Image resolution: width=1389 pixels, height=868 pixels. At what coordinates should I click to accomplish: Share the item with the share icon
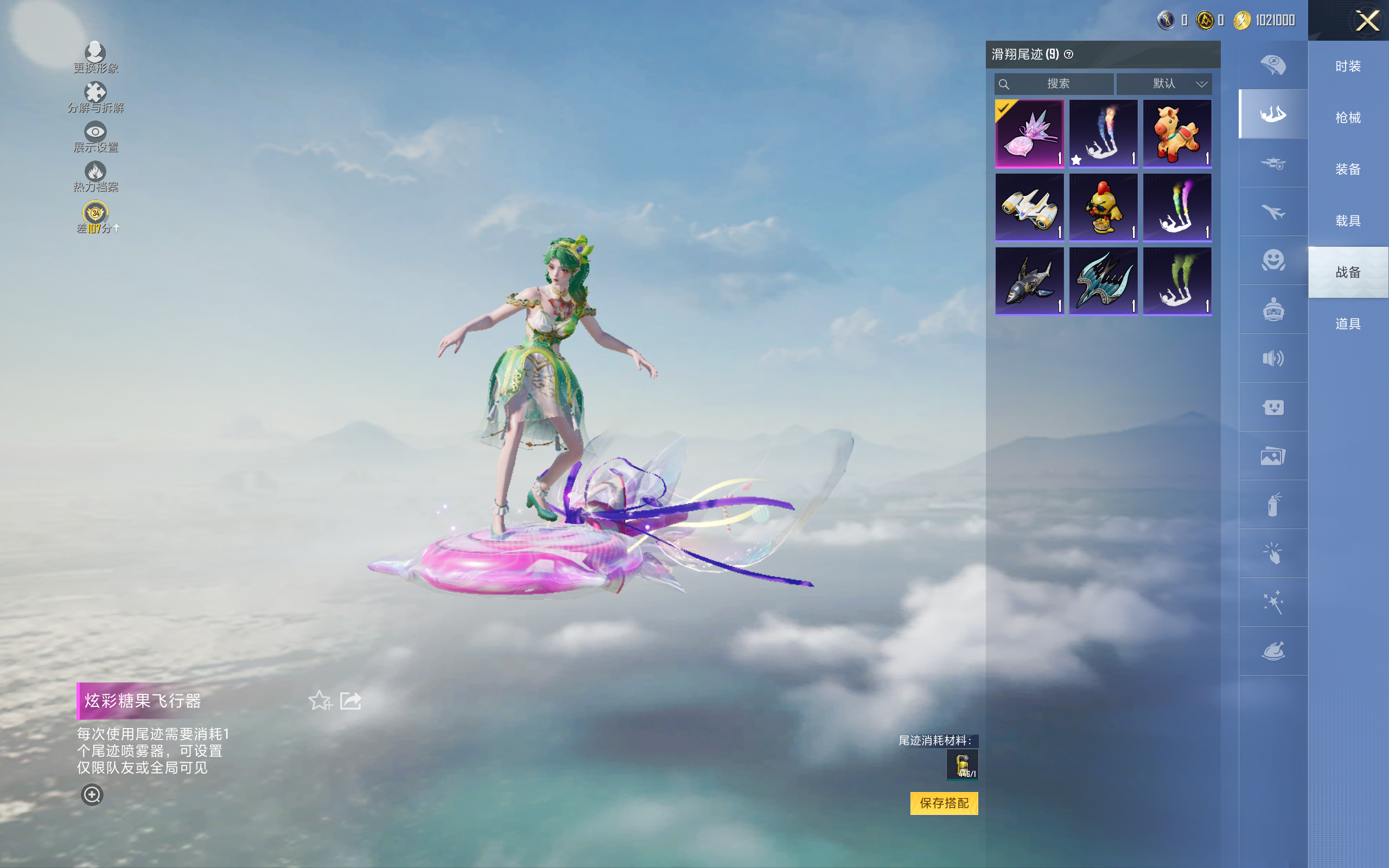[350, 700]
